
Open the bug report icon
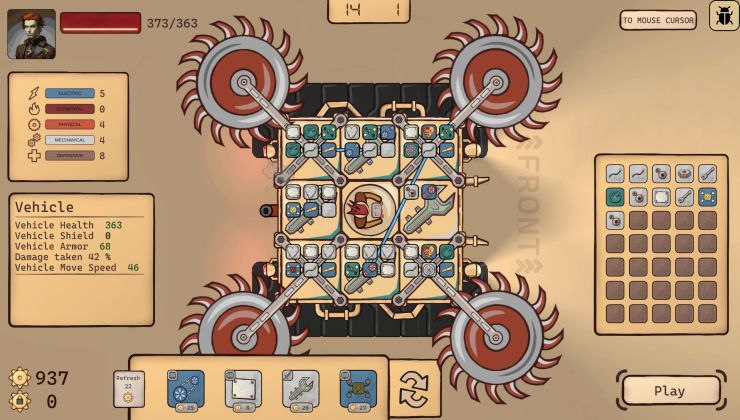coord(724,16)
